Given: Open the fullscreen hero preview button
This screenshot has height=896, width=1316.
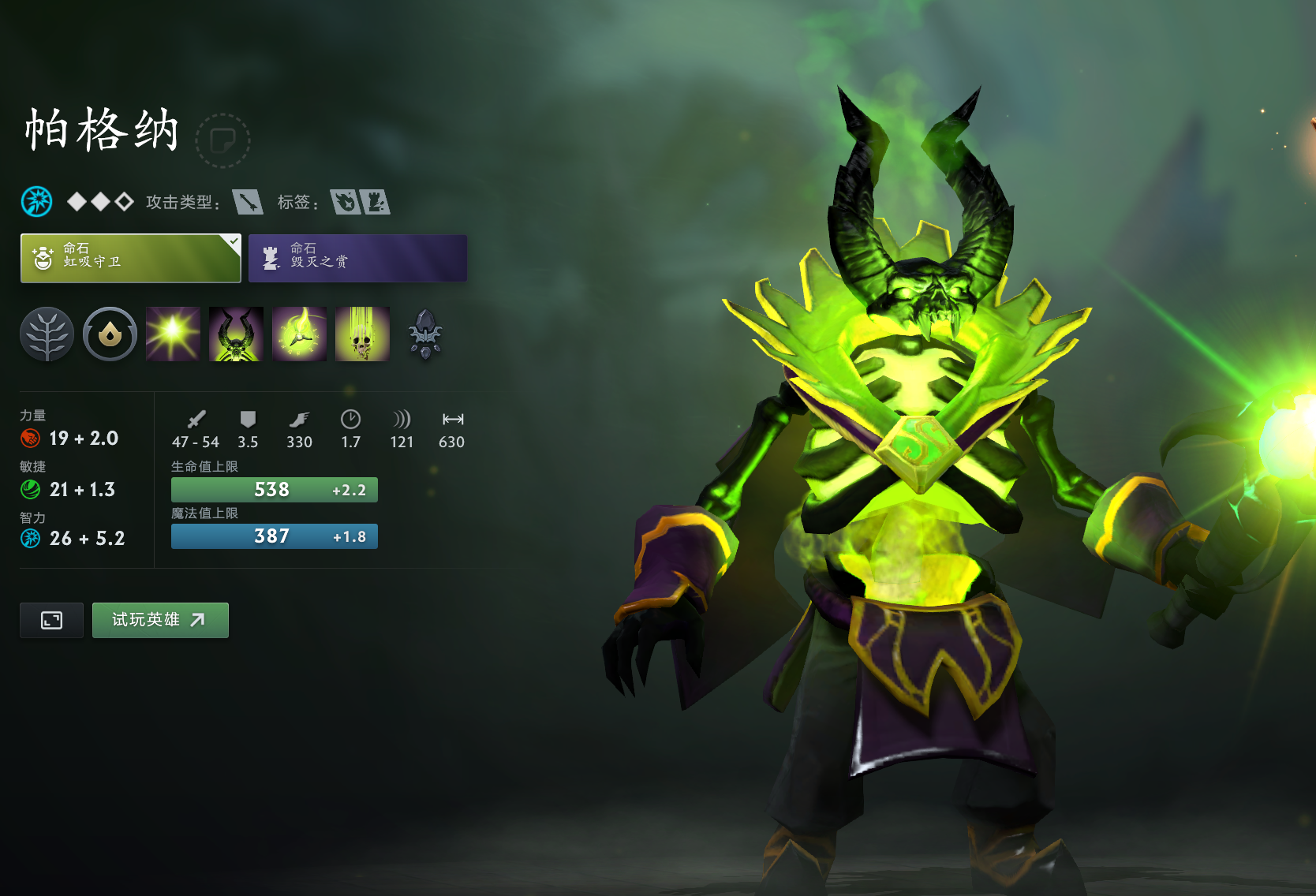Looking at the screenshot, I should tap(50, 620).
